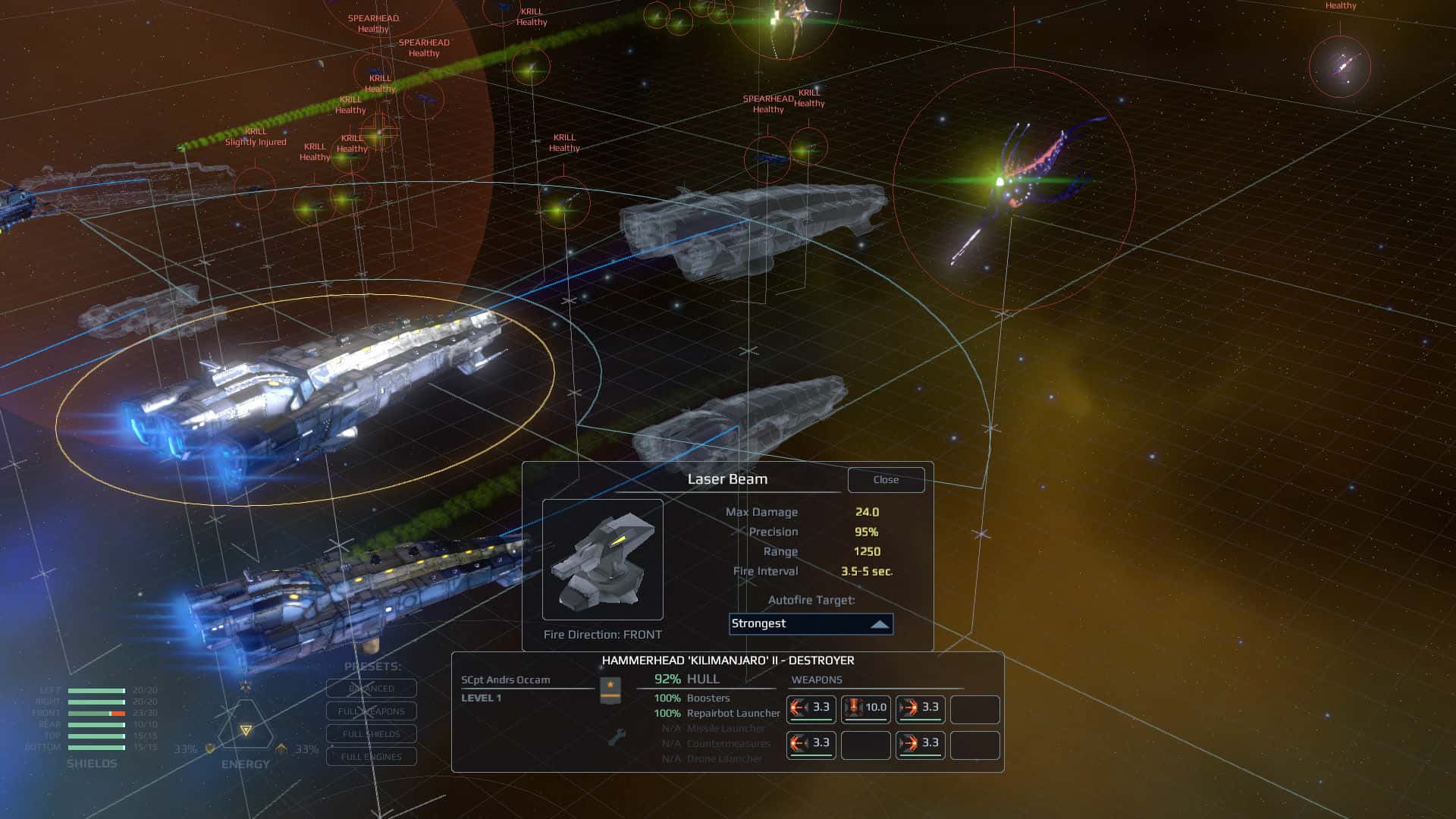This screenshot has height=819, width=1456.
Task: Click the star emblem above the energy triangle
Action: coord(245,687)
